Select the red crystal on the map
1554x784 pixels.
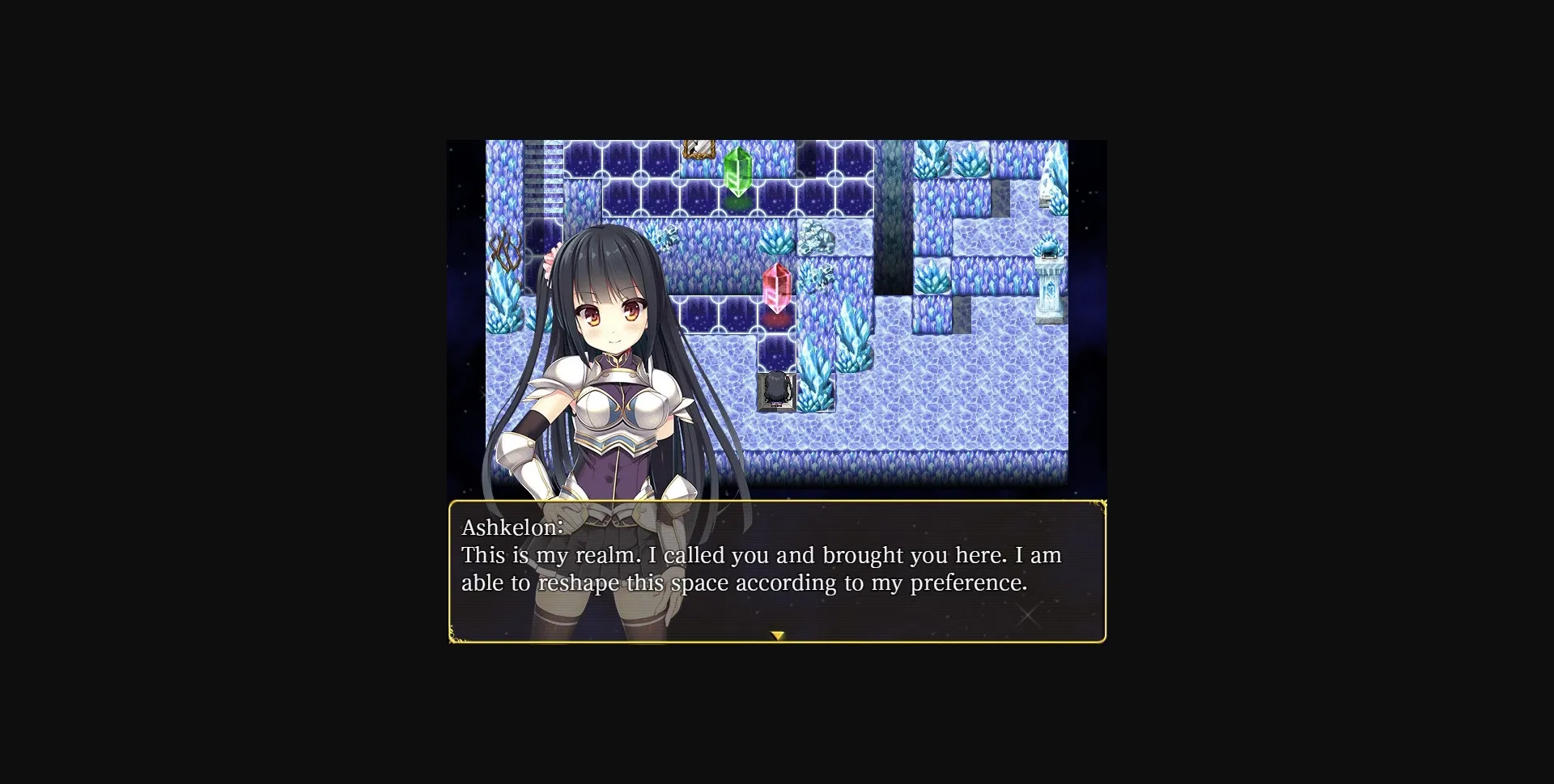click(x=777, y=285)
